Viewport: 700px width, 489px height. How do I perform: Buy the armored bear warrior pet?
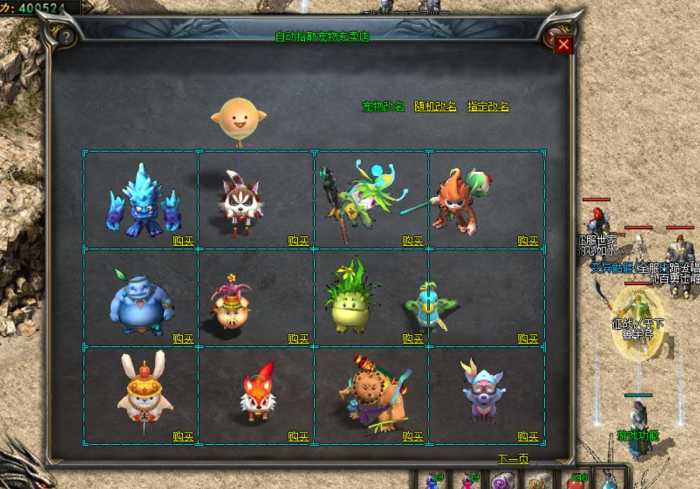[413, 436]
